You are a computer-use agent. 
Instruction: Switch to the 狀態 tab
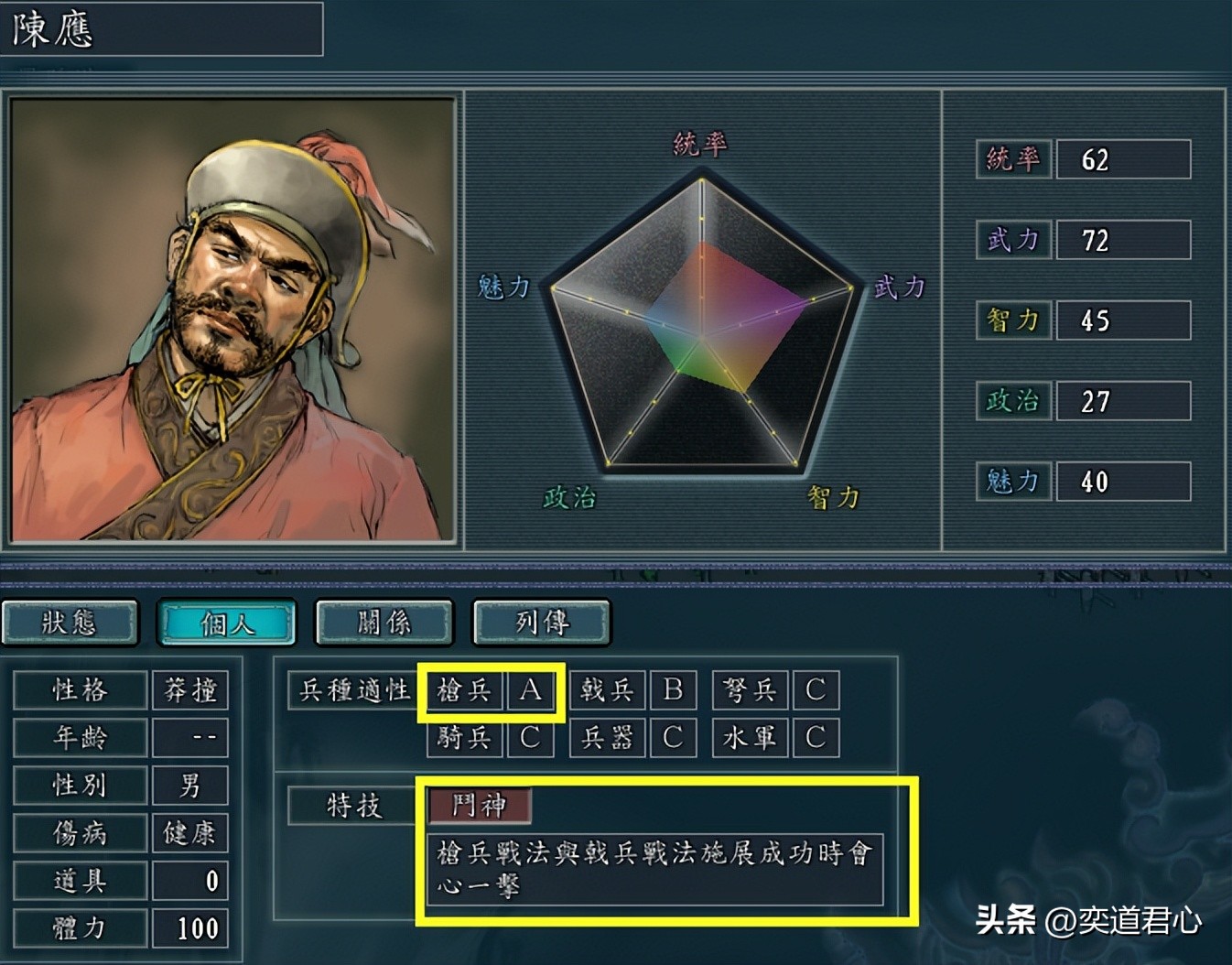[x=70, y=622]
